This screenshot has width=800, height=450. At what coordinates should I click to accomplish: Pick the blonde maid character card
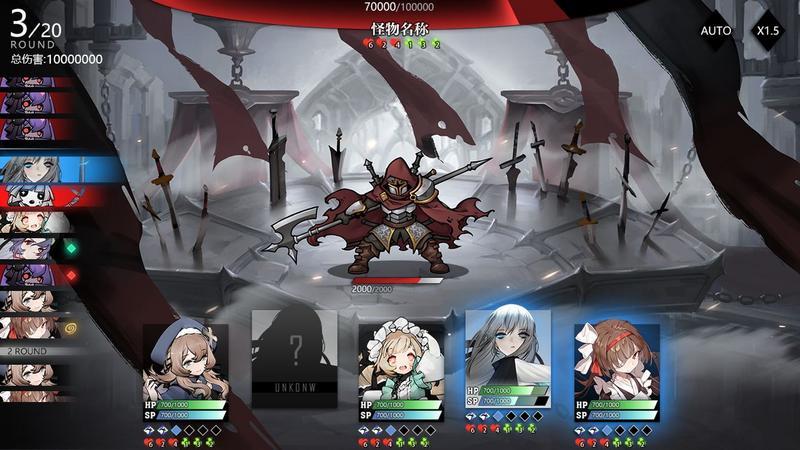[401, 365]
